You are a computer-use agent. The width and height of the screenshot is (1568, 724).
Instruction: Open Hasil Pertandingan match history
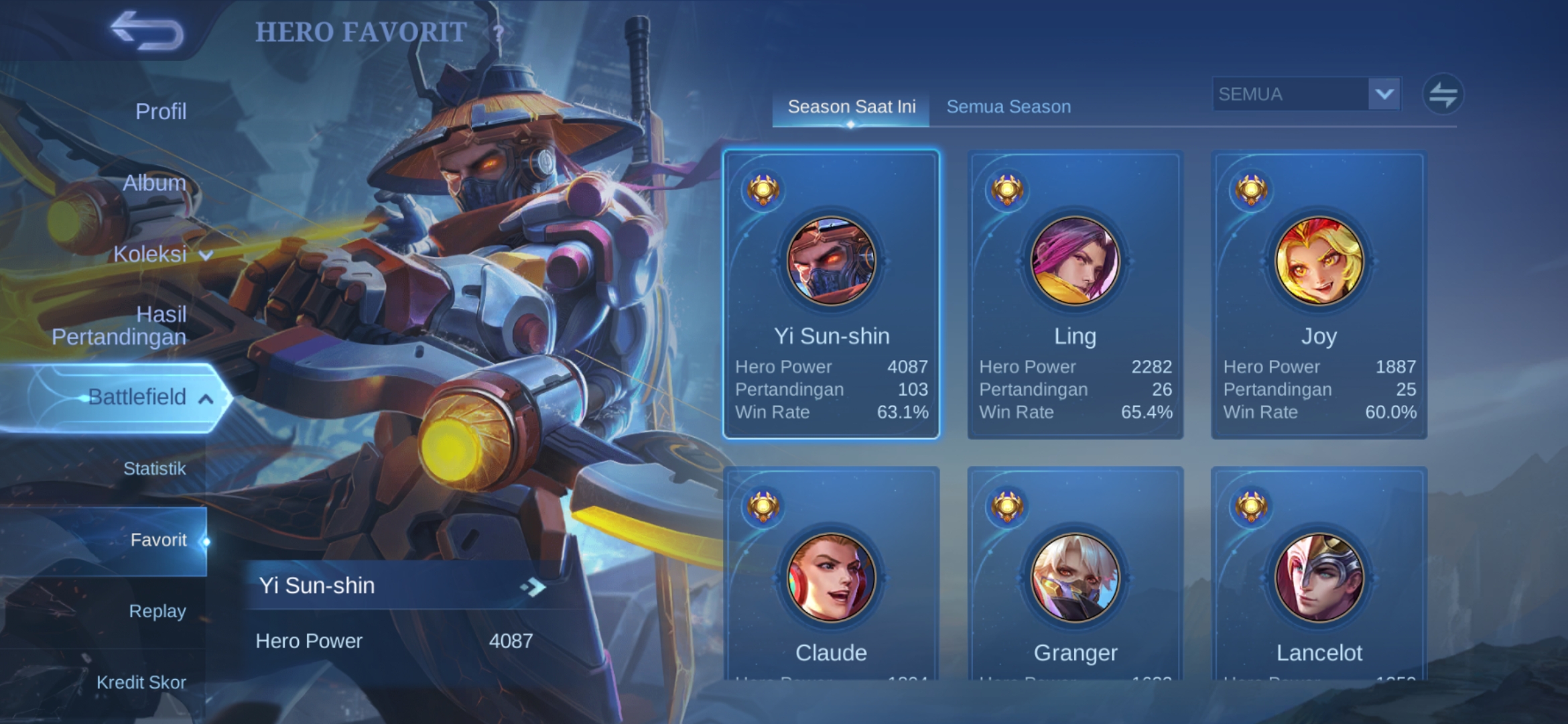119,325
